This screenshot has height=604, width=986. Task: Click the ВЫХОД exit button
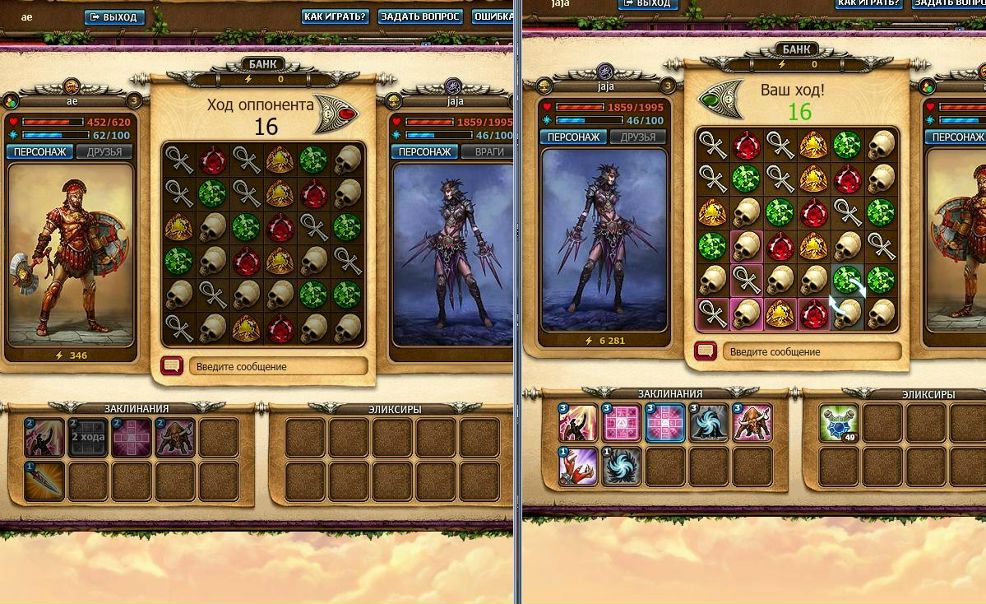[x=114, y=17]
